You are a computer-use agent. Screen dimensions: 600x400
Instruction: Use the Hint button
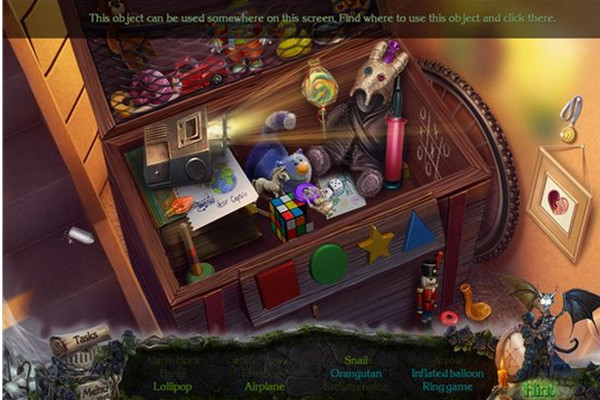coord(540,388)
